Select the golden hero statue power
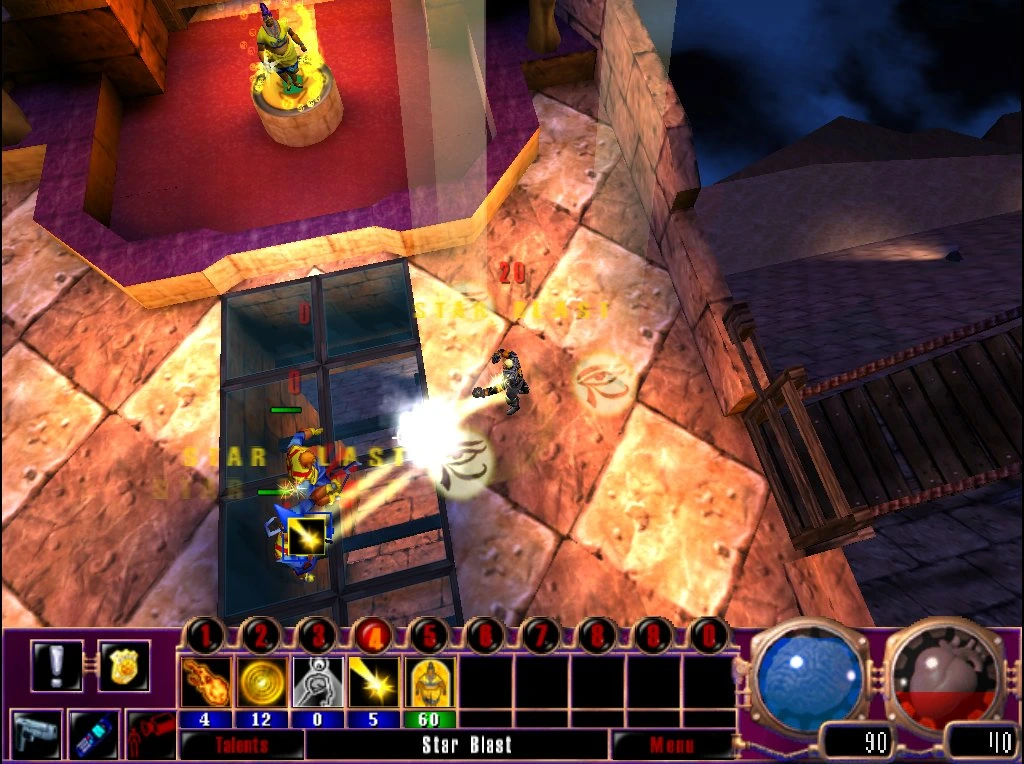The width and height of the screenshot is (1024, 764). click(x=430, y=682)
